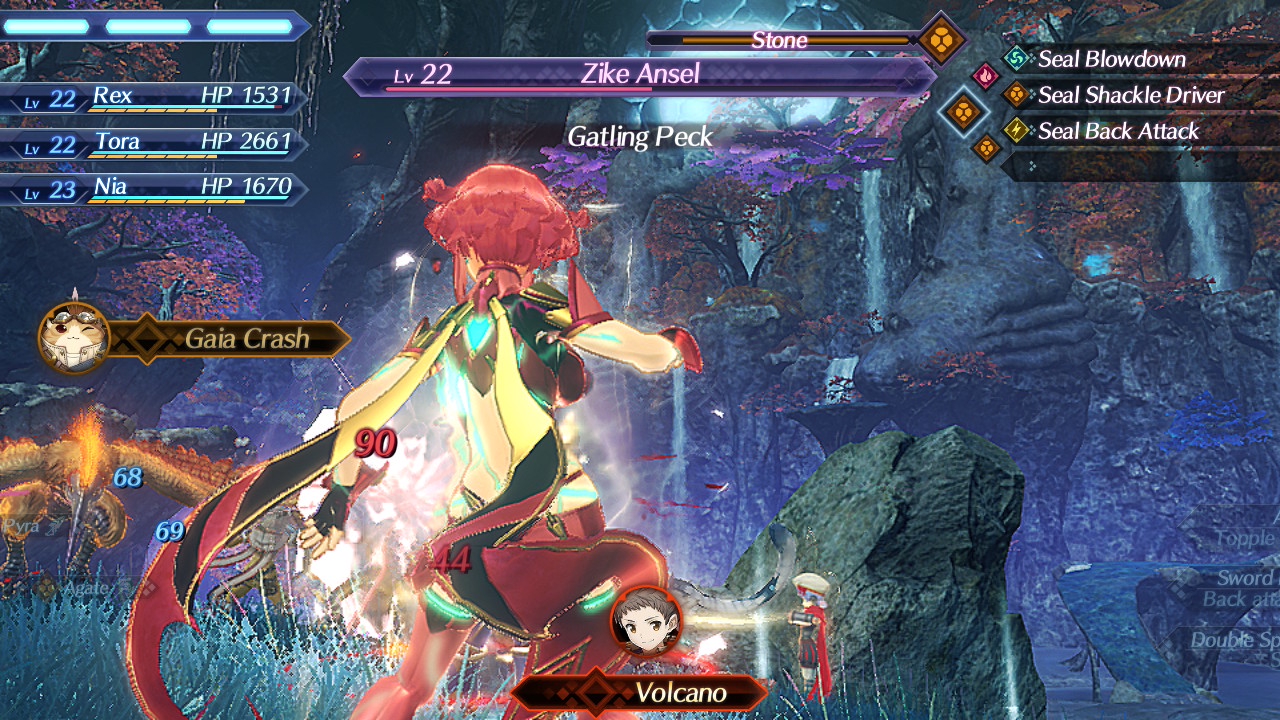Image resolution: width=1280 pixels, height=720 pixels.
Task: Click Tora's goggles portrait beside Gaia Crash
Action: (x=74, y=338)
